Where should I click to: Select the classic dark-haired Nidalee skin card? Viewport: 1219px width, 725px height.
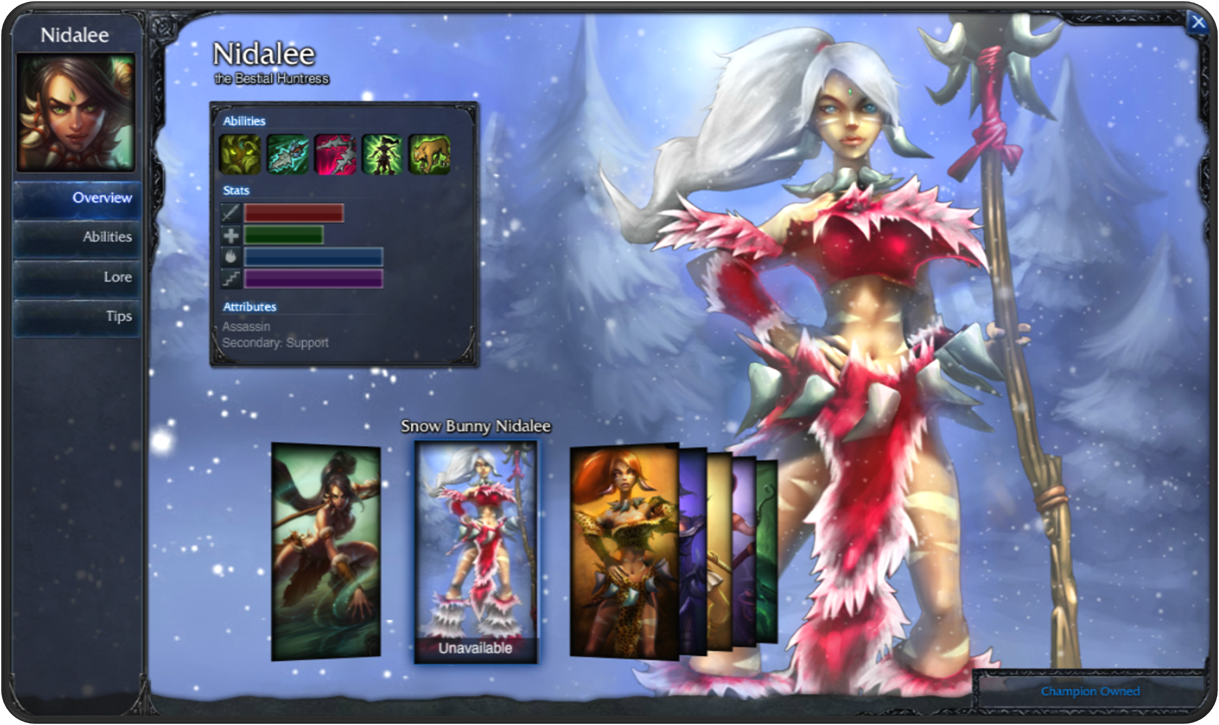click(x=326, y=551)
